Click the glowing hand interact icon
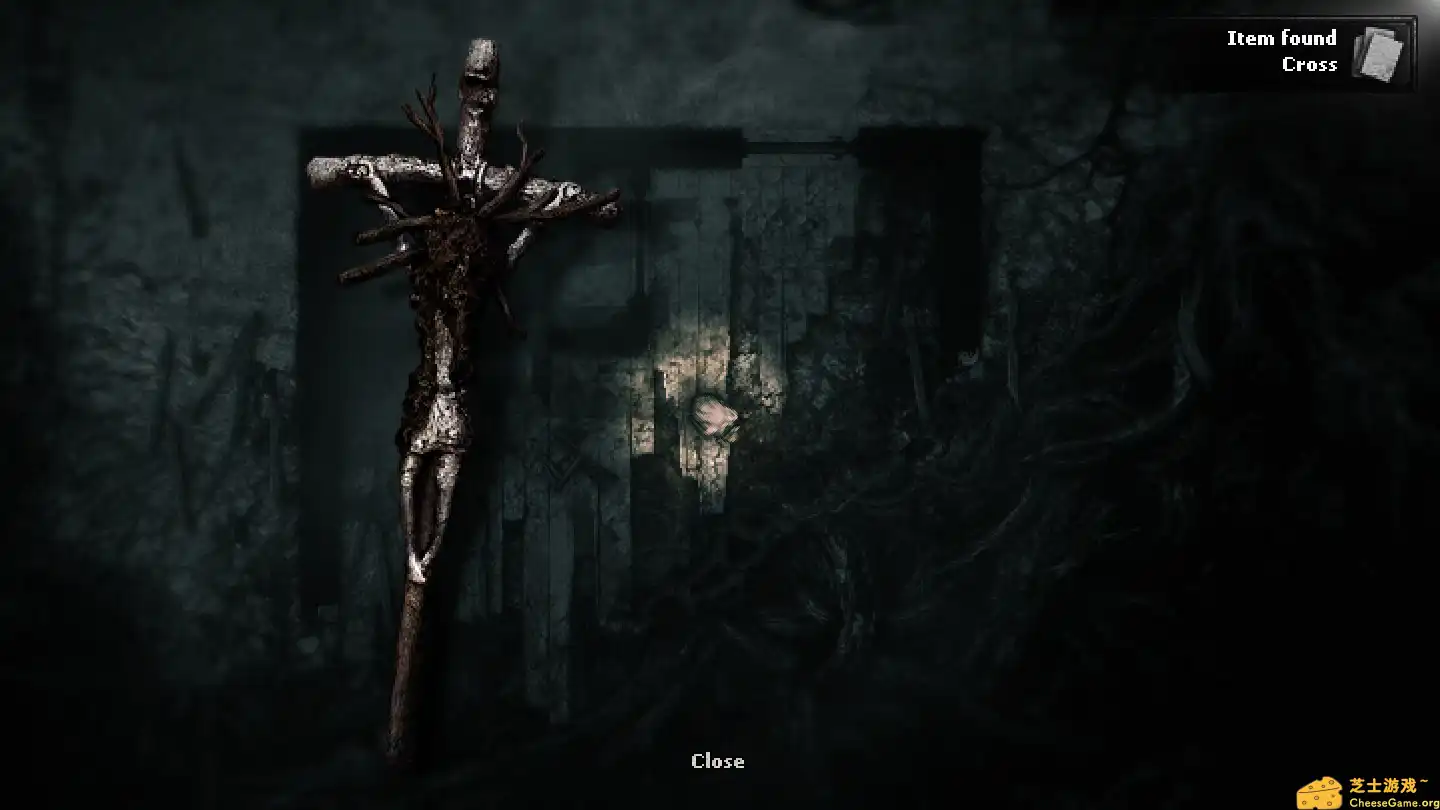Screen dimensions: 1440x810 (x=714, y=416)
